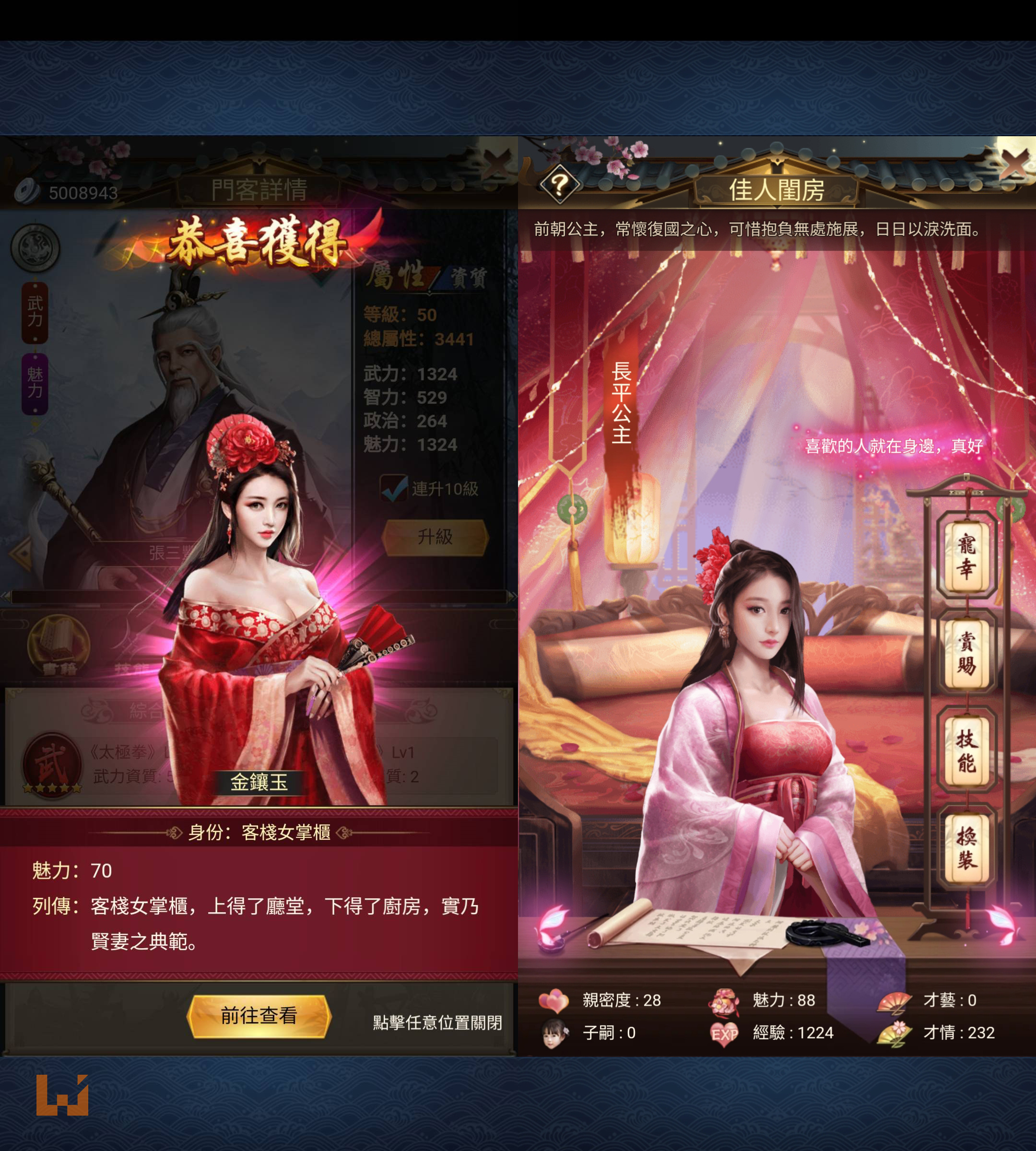The height and width of the screenshot is (1151, 1036).
Task: Click the dimmed 升級 level up button
Action: click(x=436, y=537)
